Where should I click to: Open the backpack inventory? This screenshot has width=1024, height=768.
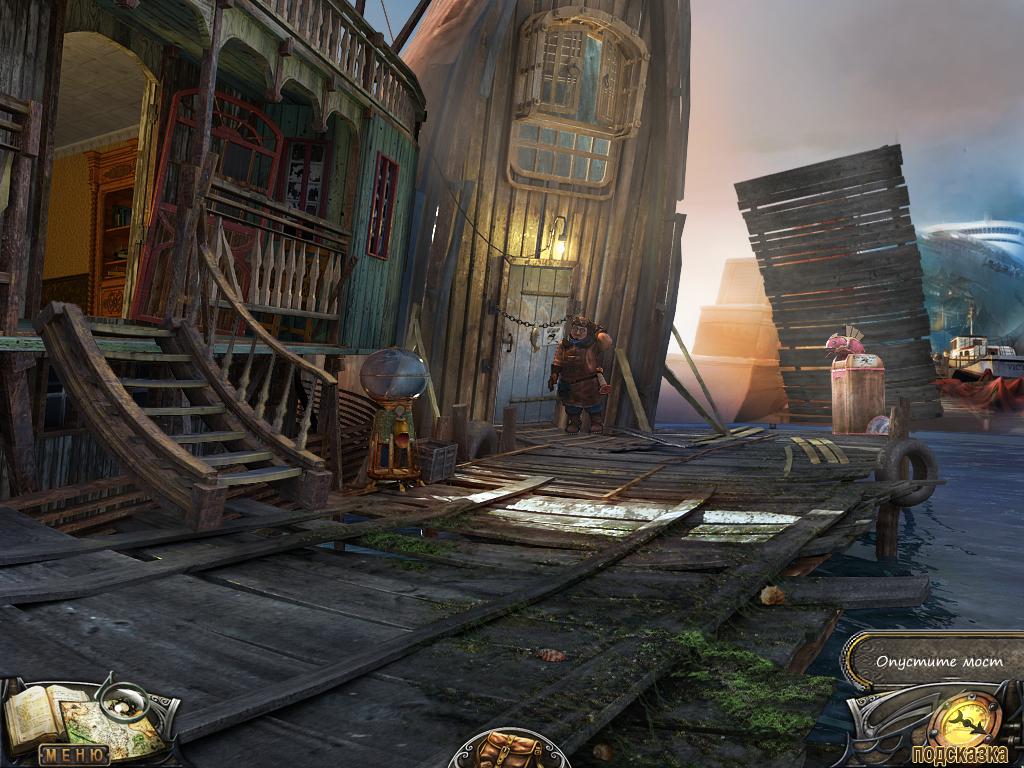pyautogui.click(x=509, y=750)
